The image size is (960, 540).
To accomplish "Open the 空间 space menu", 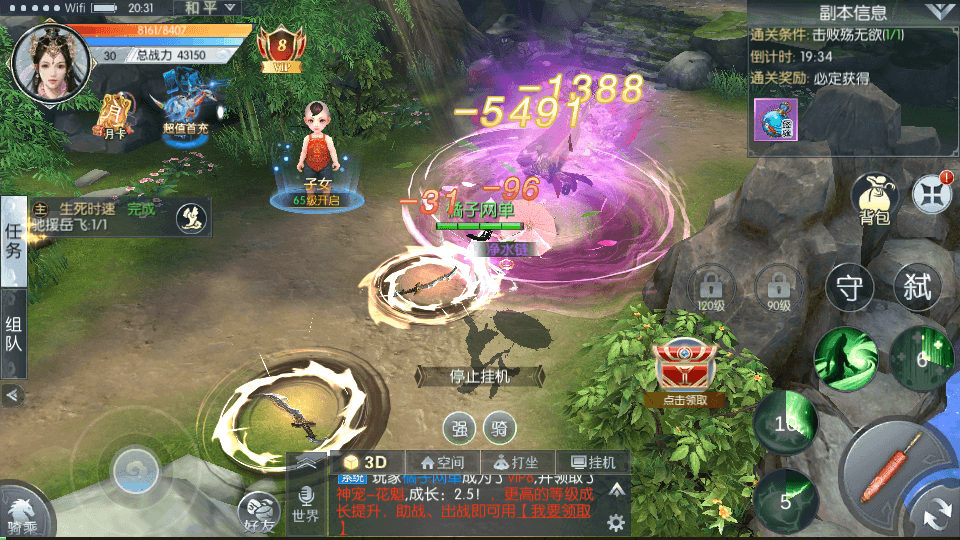I will point(442,462).
